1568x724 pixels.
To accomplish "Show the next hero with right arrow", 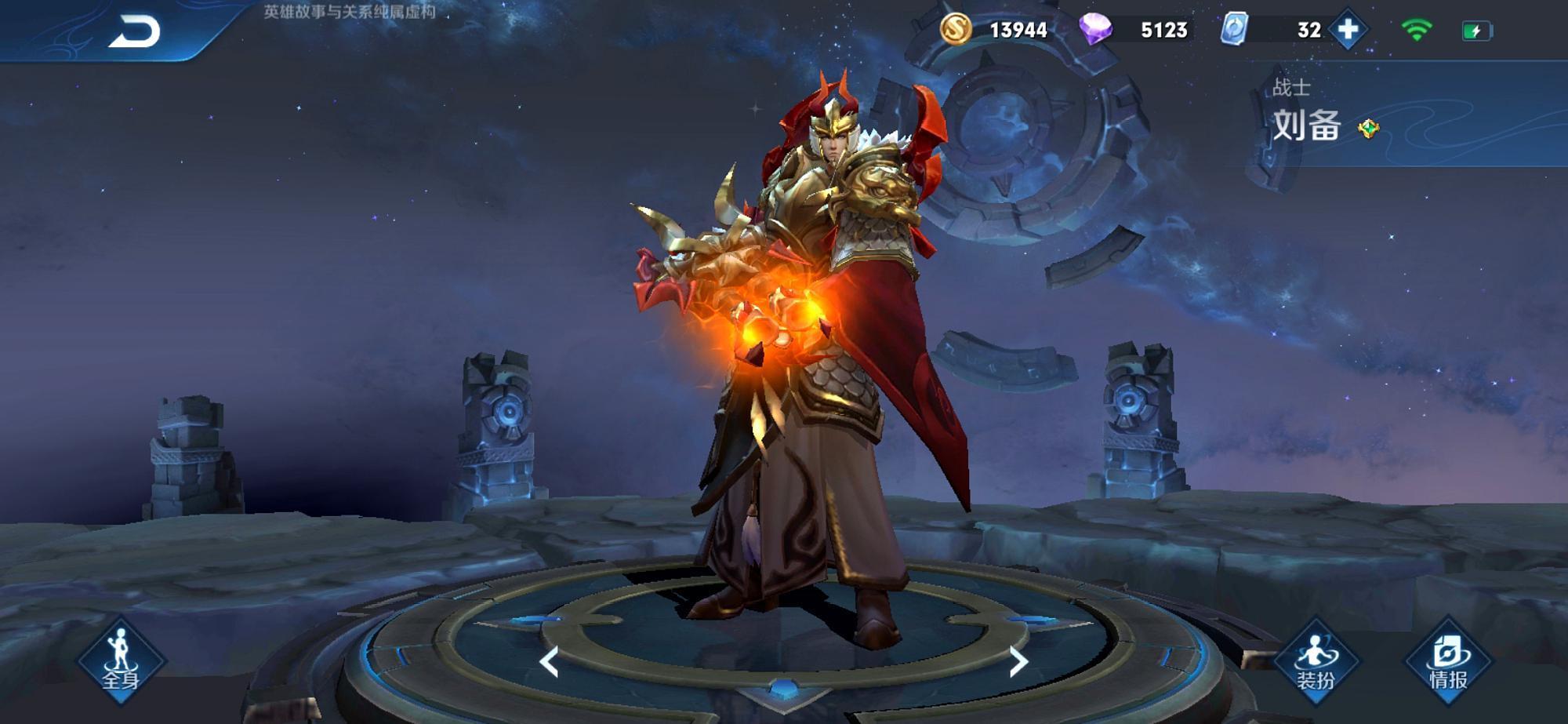I will [x=1018, y=662].
